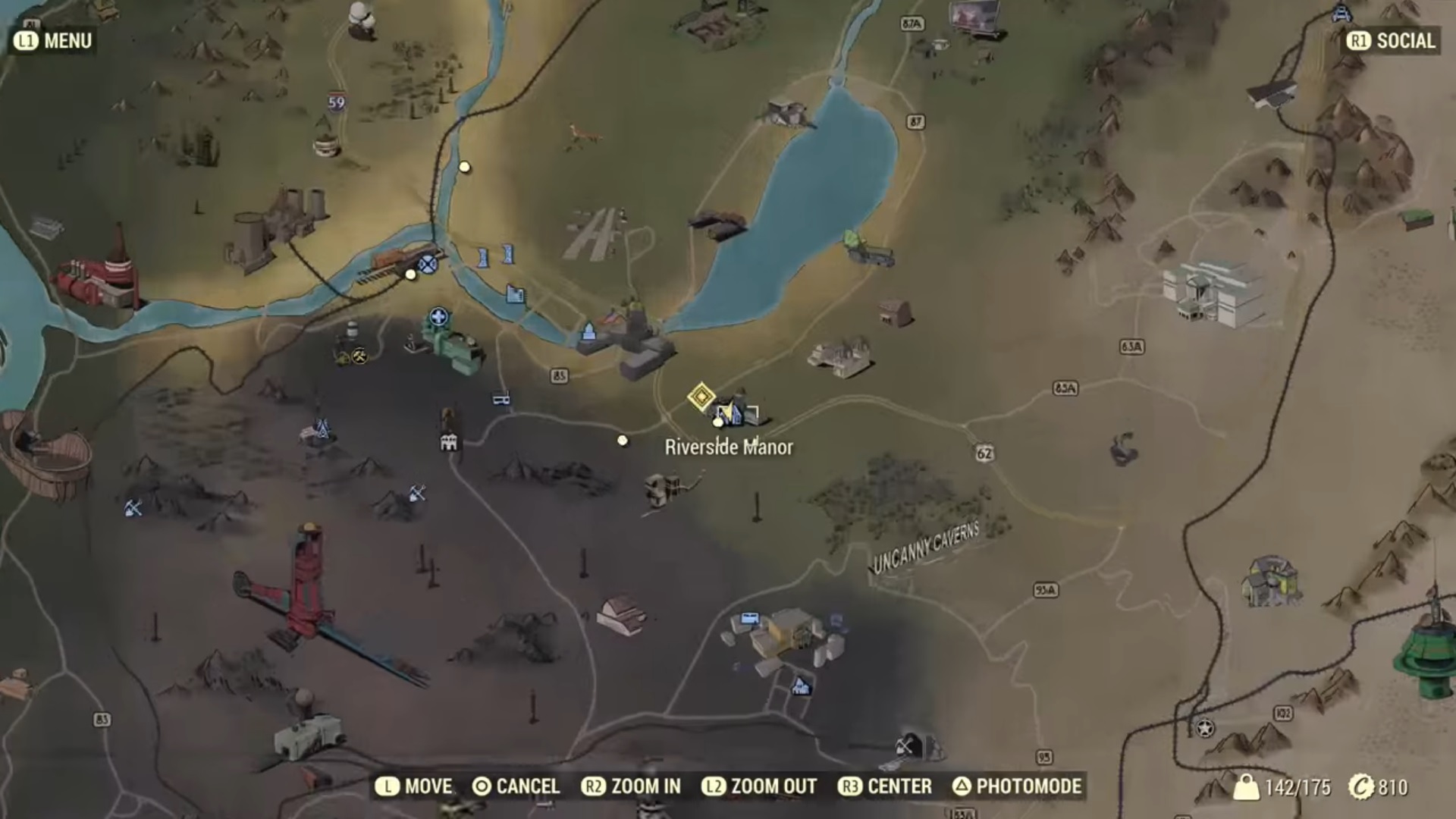Select the train station crossing marker
This screenshot has width=1456, height=819.
point(428,264)
